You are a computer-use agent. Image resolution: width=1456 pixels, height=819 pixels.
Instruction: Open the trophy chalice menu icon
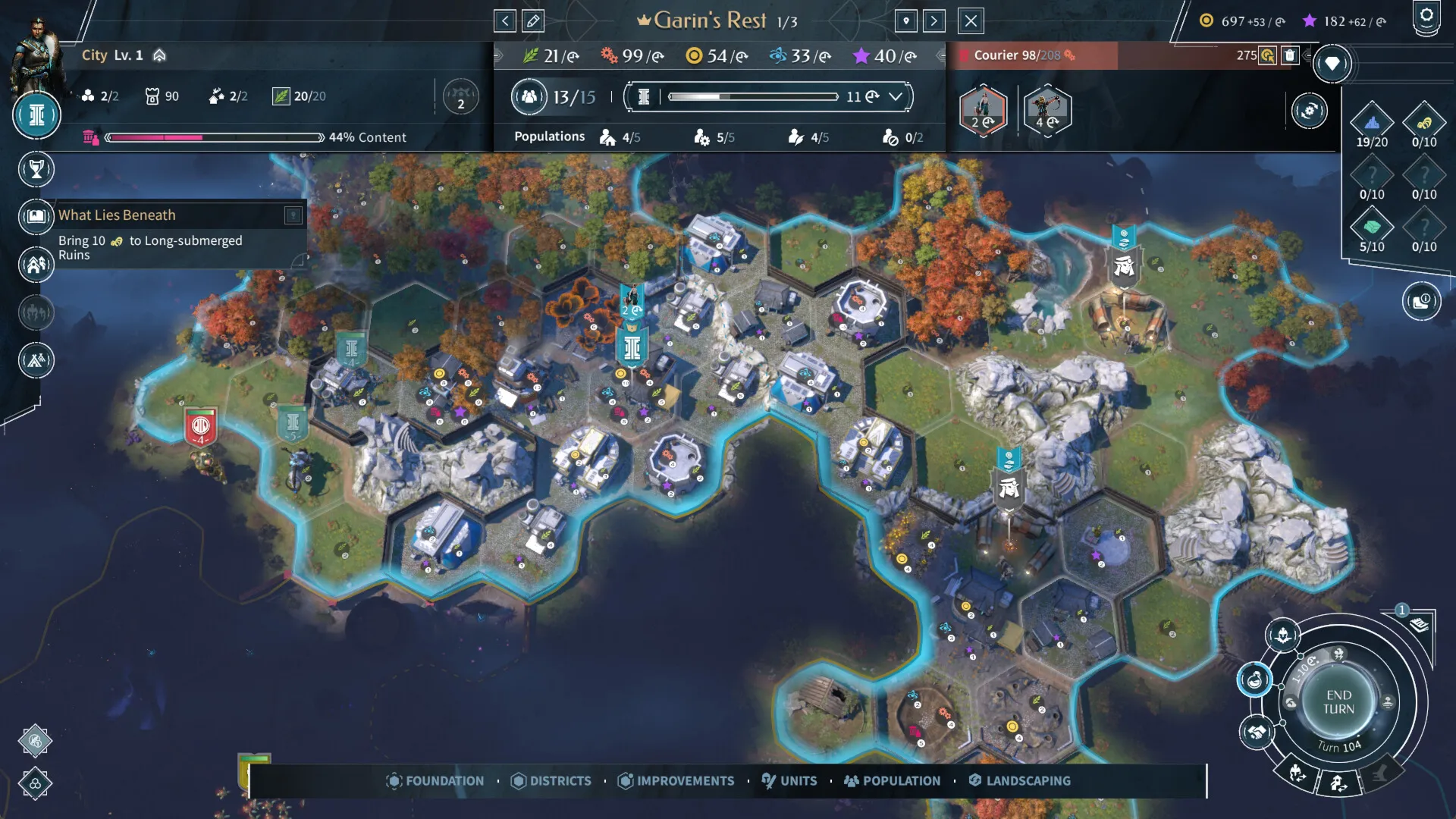(x=36, y=169)
